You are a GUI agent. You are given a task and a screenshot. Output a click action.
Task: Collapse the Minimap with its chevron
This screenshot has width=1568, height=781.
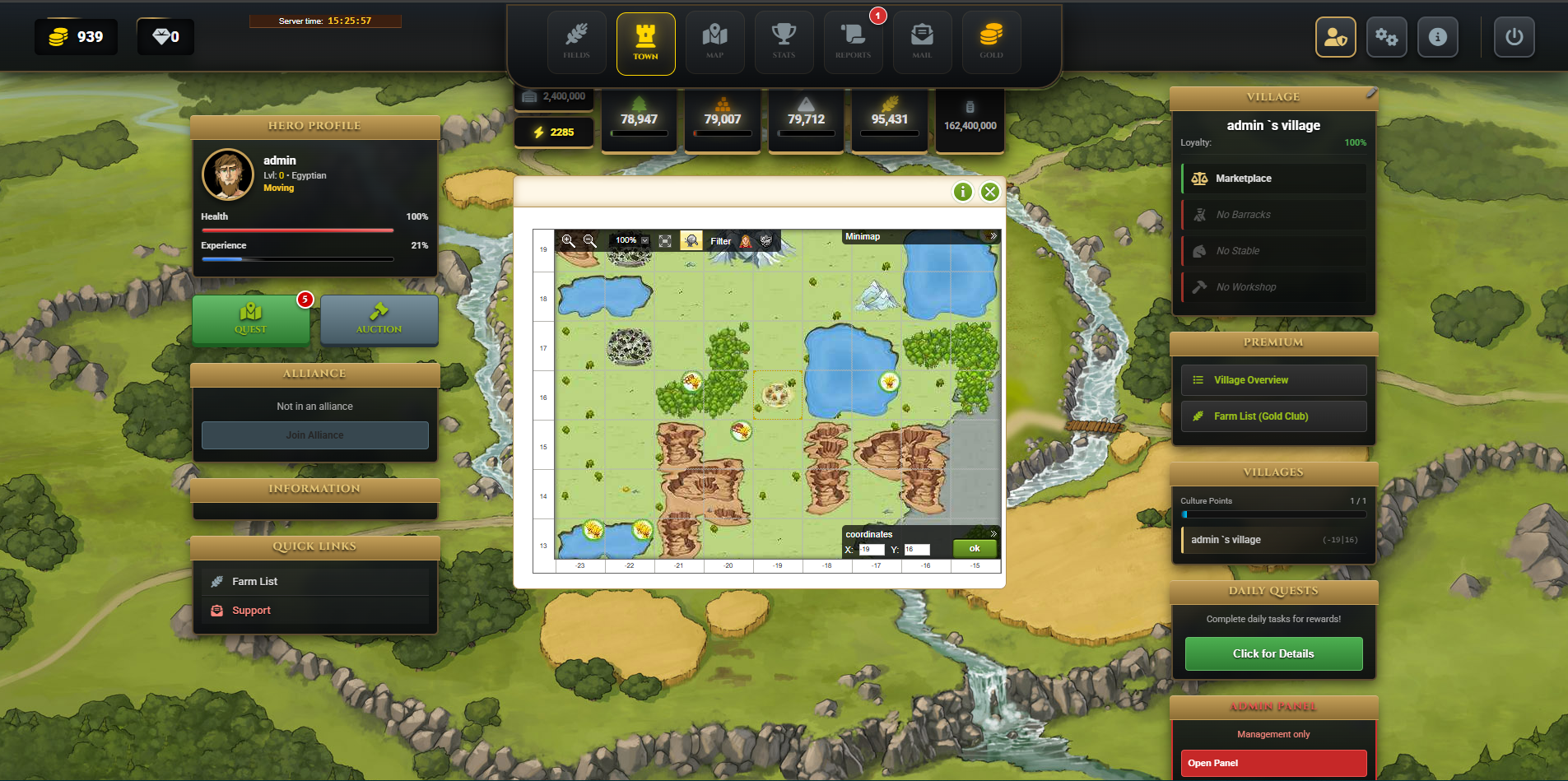coord(994,236)
